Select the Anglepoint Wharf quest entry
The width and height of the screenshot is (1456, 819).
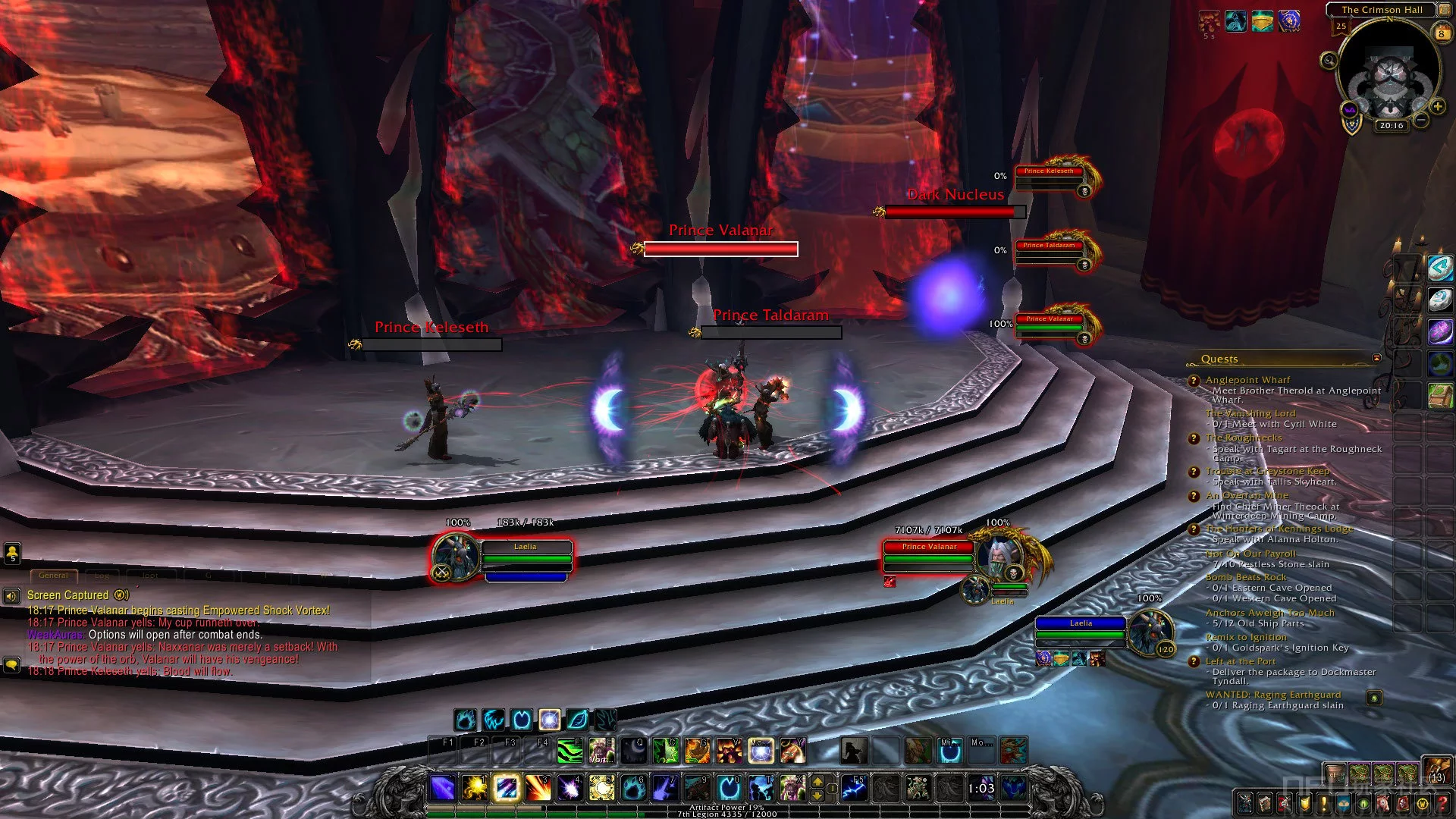point(1247,380)
